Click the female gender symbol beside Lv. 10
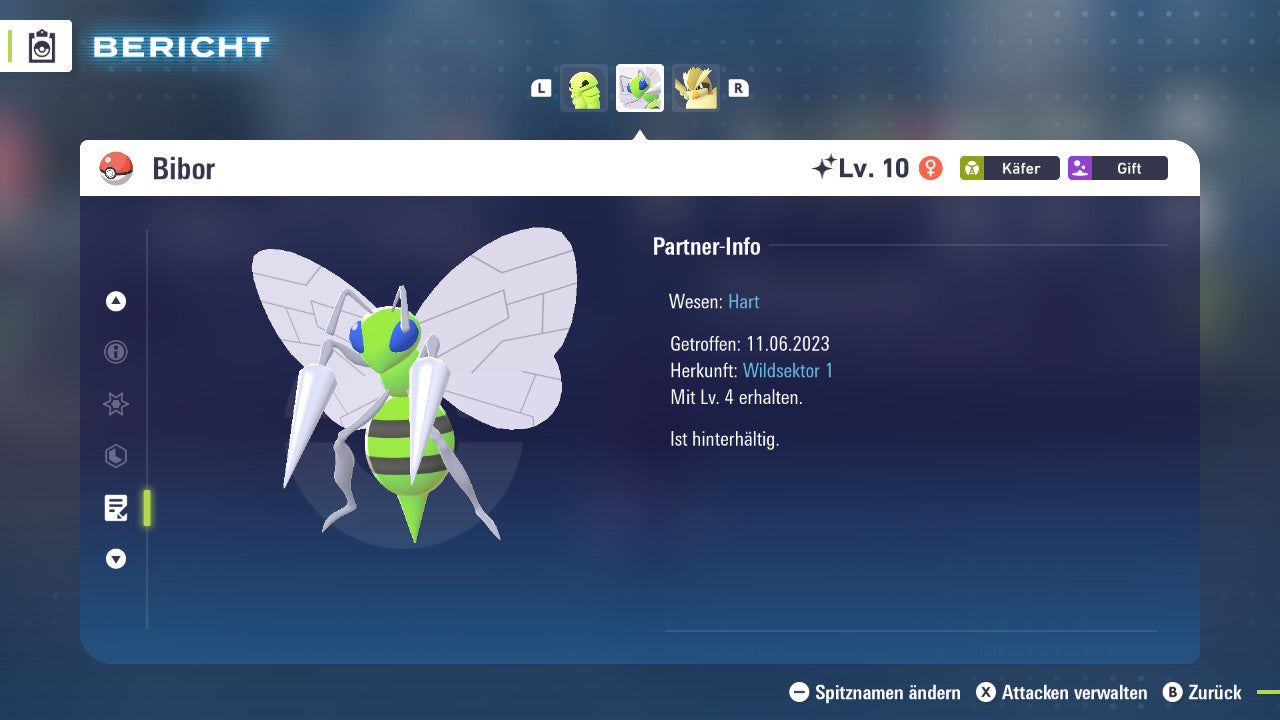1280x720 pixels. (931, 168)
